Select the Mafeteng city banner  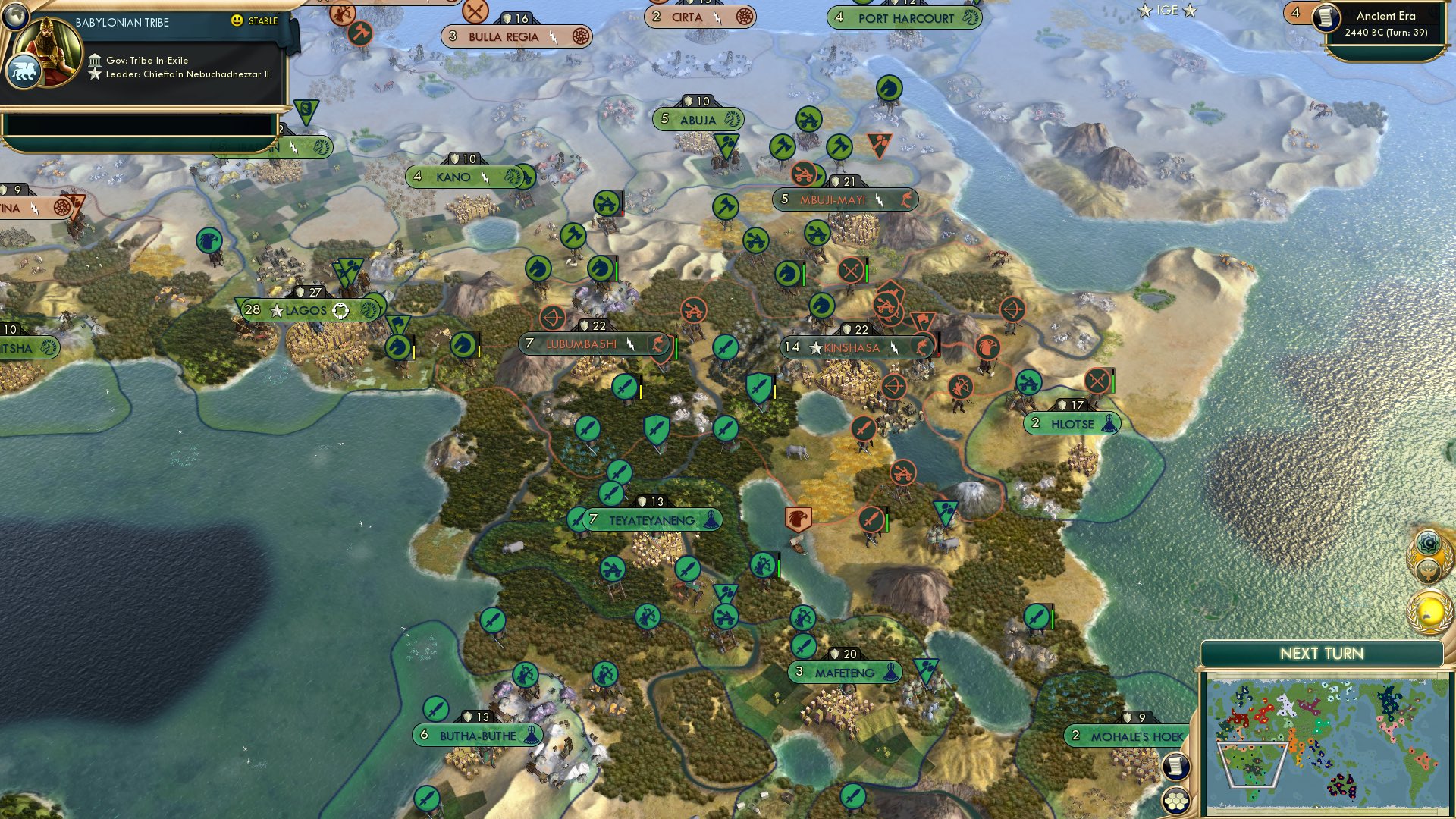click(844, 670)
